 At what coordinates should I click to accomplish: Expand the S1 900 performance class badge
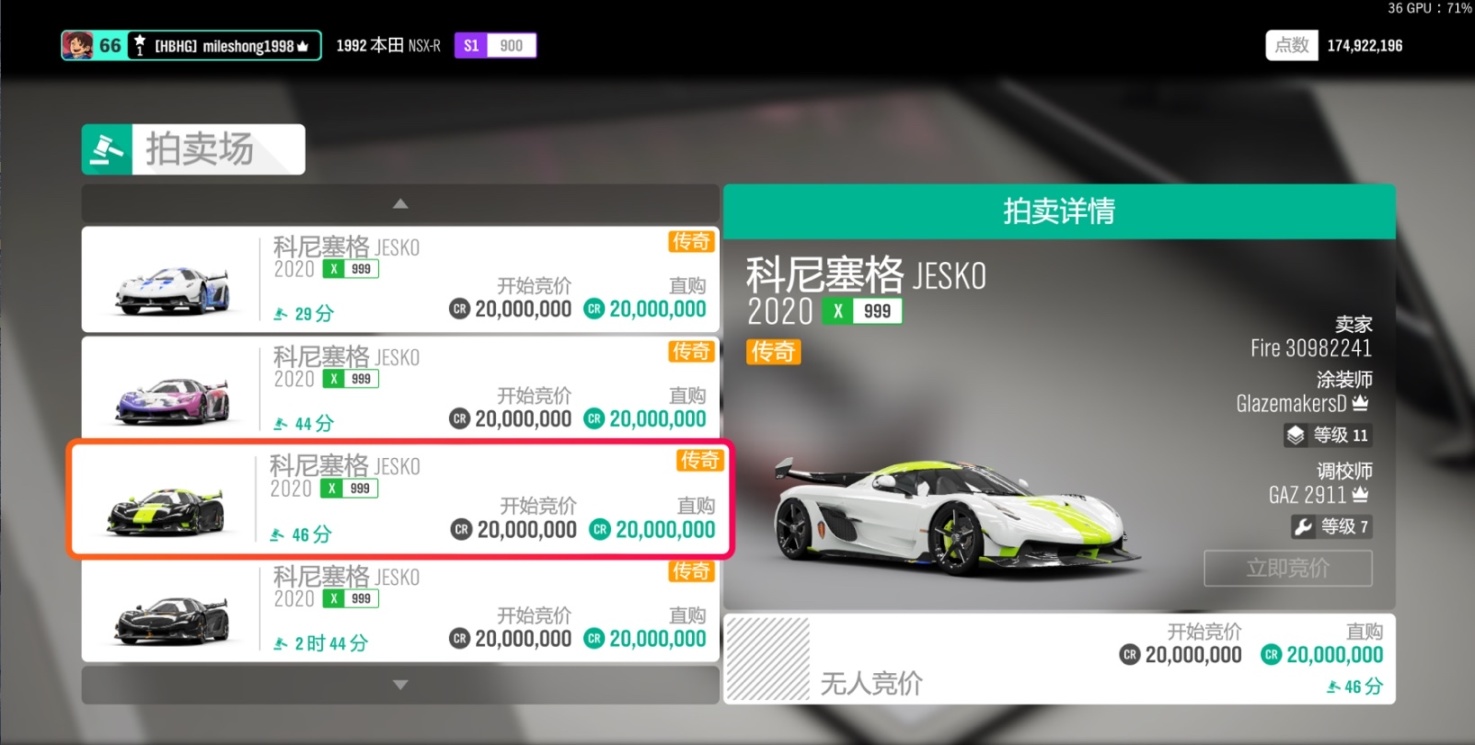coord(495,45)
